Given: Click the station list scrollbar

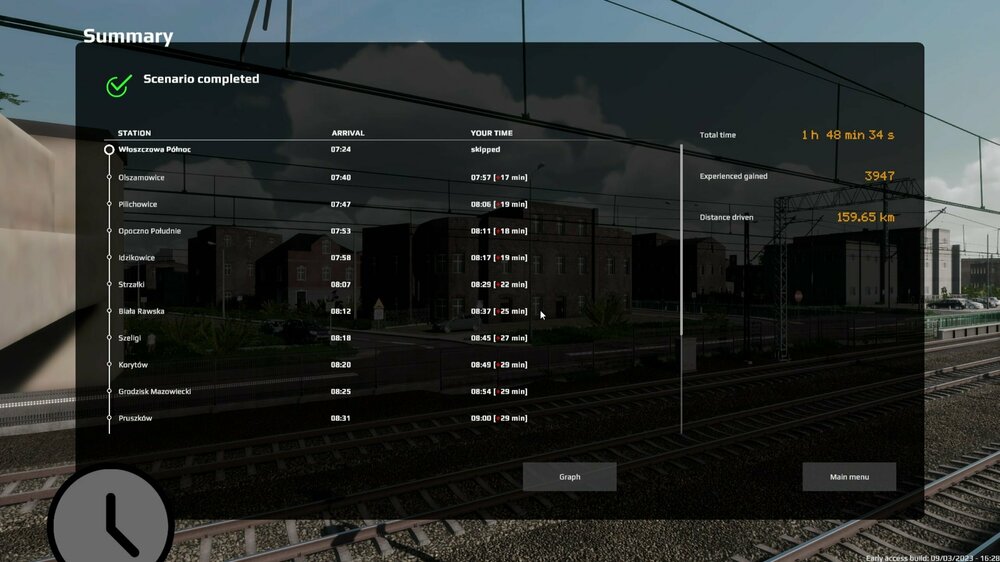Looking at the screenshot, I should pos(682,240).
